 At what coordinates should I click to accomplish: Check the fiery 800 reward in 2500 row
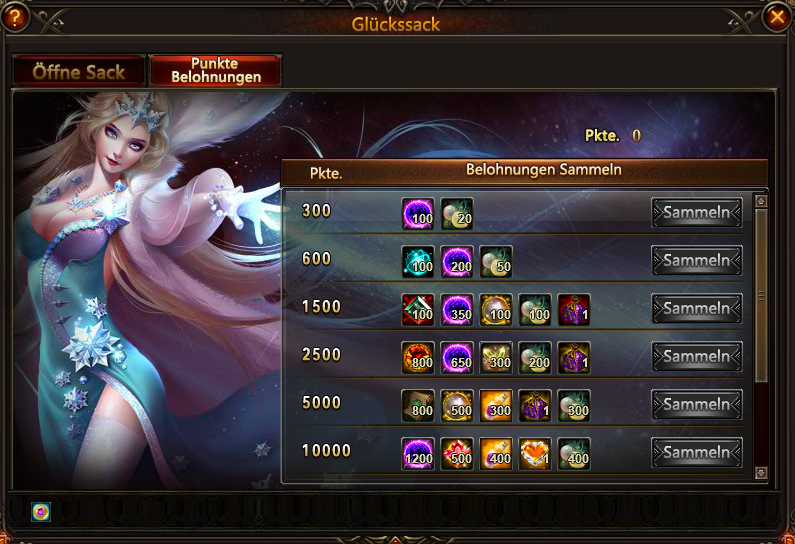pos(417,357)
